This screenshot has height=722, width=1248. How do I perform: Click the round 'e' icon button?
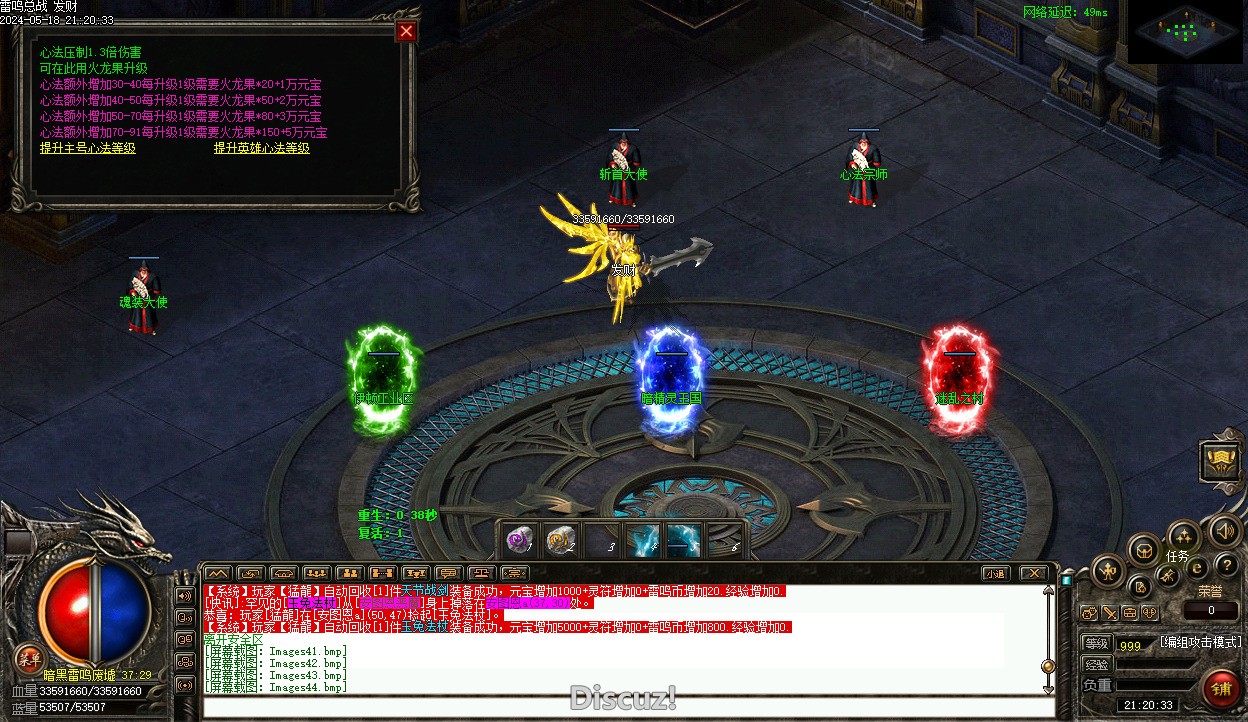coord(1195,567)
